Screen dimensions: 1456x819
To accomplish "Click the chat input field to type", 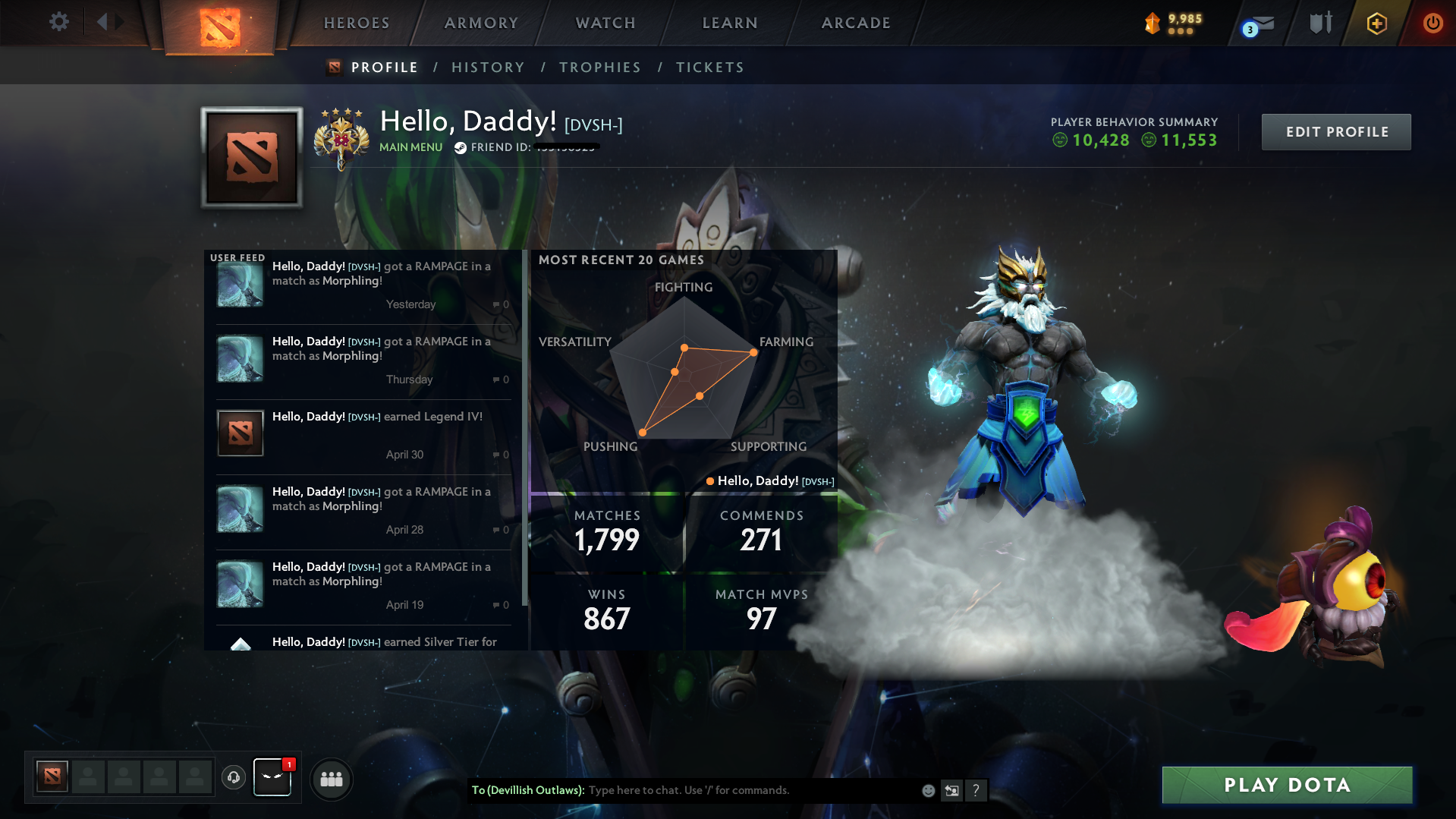I will click(x=728, y=790).
